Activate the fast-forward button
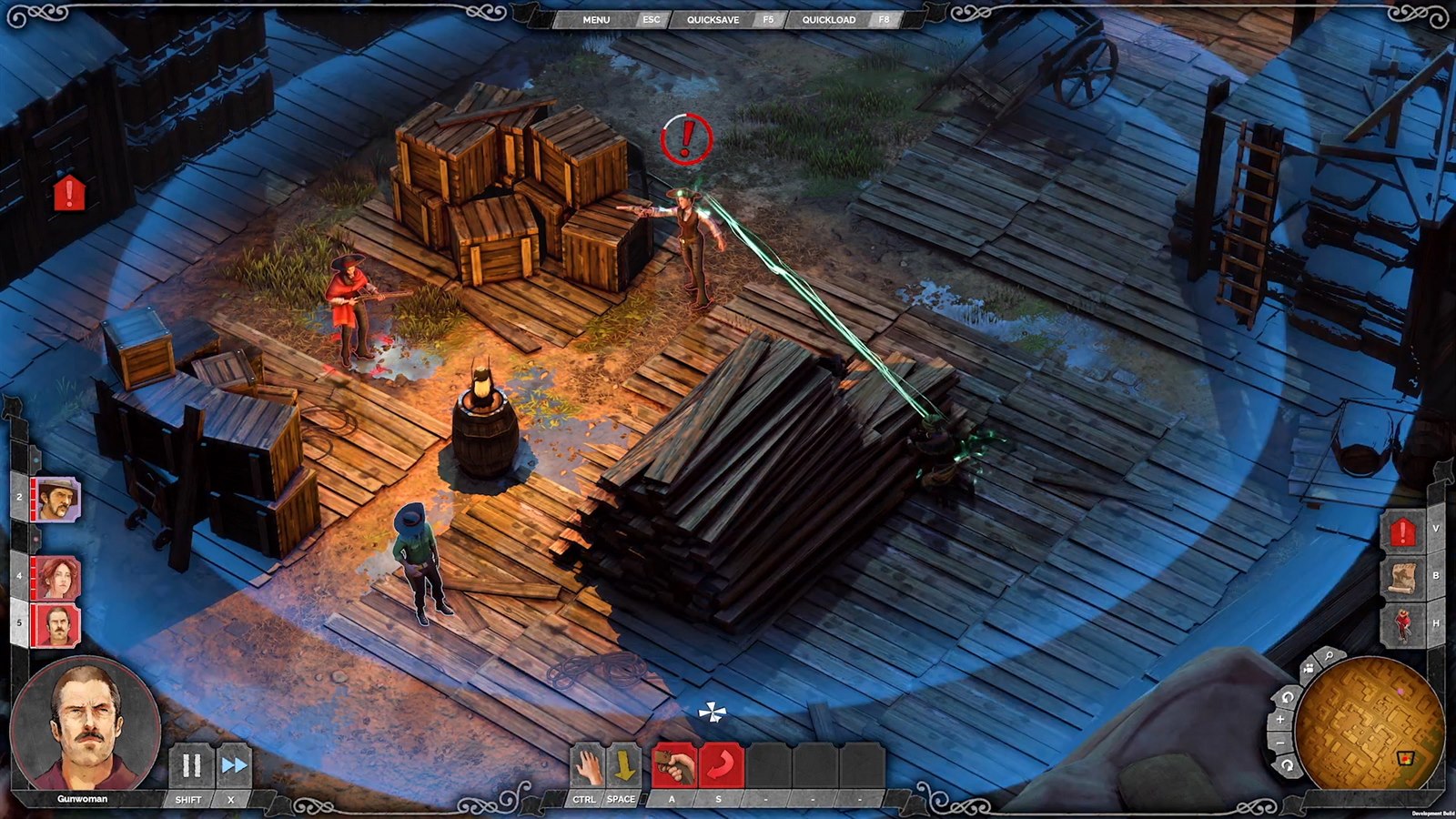1456x819 pixels. point(234,766)
